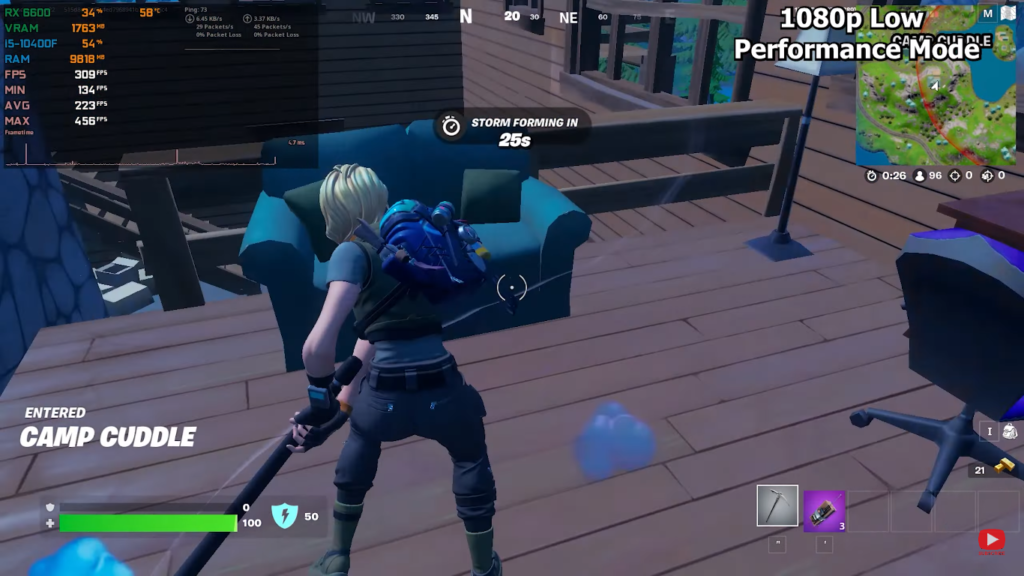
Task: Open the backpack inventory icon
Action: [x=1009, y=431]
